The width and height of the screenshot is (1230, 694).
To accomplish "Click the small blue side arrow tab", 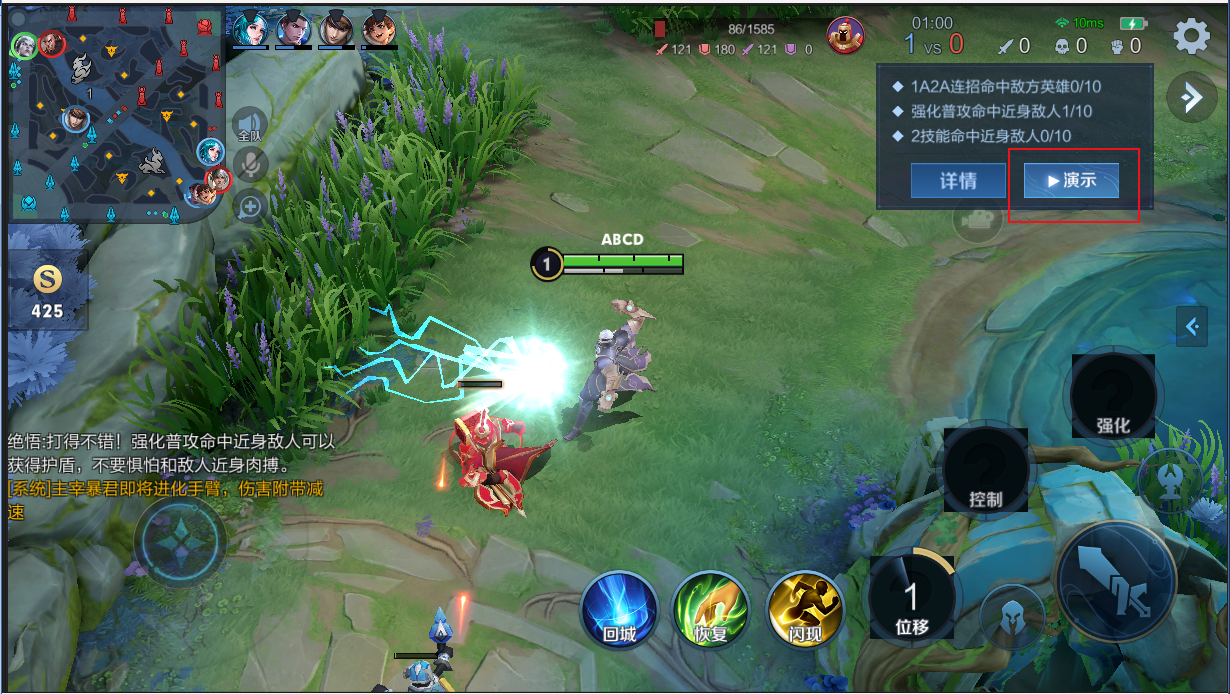I will [x=1191, y=326].
